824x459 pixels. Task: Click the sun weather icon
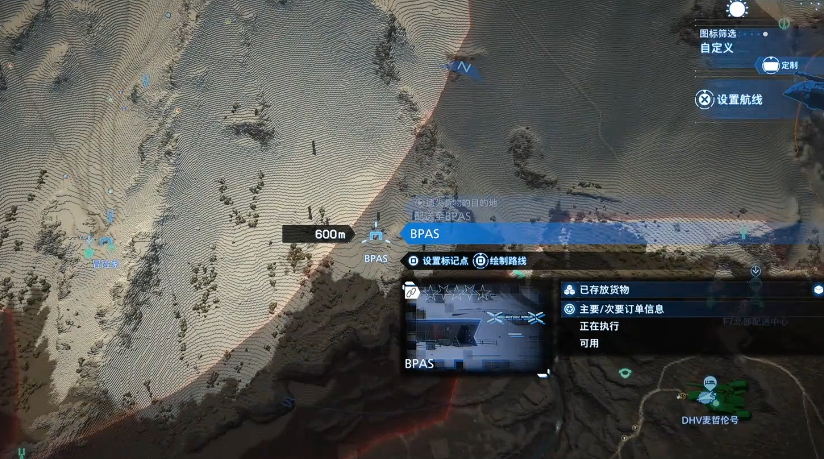pyautogui.click(x=737, y=10)
